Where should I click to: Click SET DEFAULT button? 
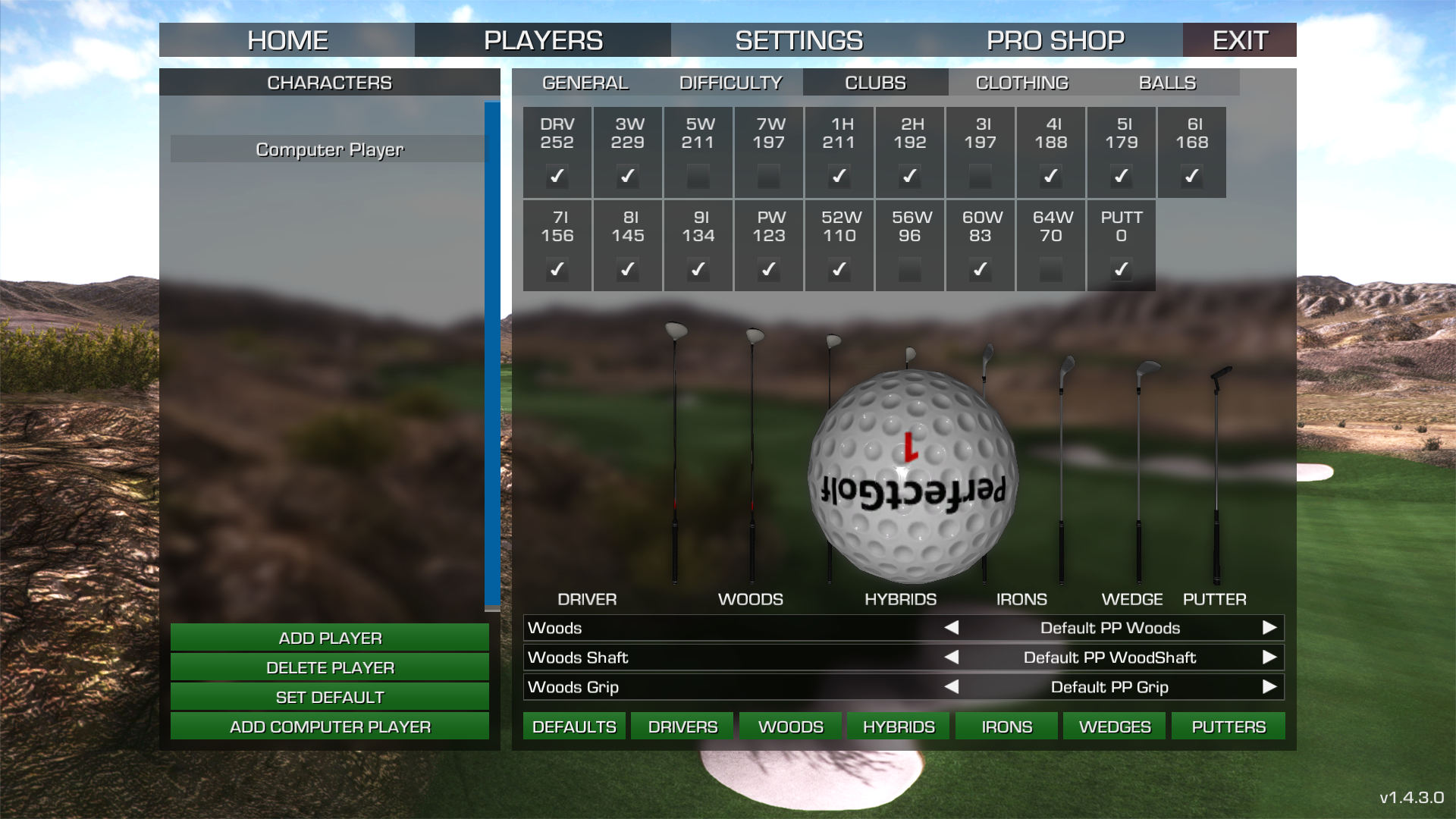coord(329,697)
